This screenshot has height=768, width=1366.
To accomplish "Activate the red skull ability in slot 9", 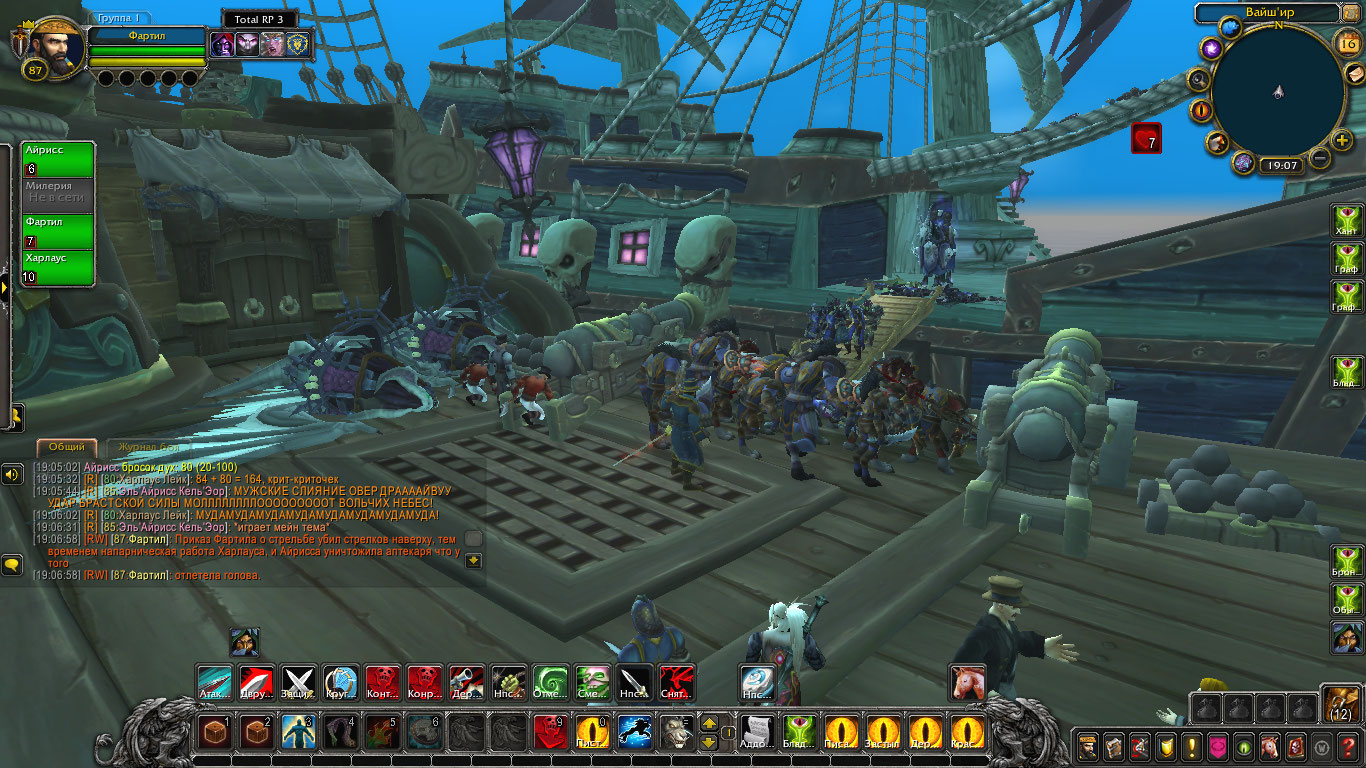I will [549, 733].
